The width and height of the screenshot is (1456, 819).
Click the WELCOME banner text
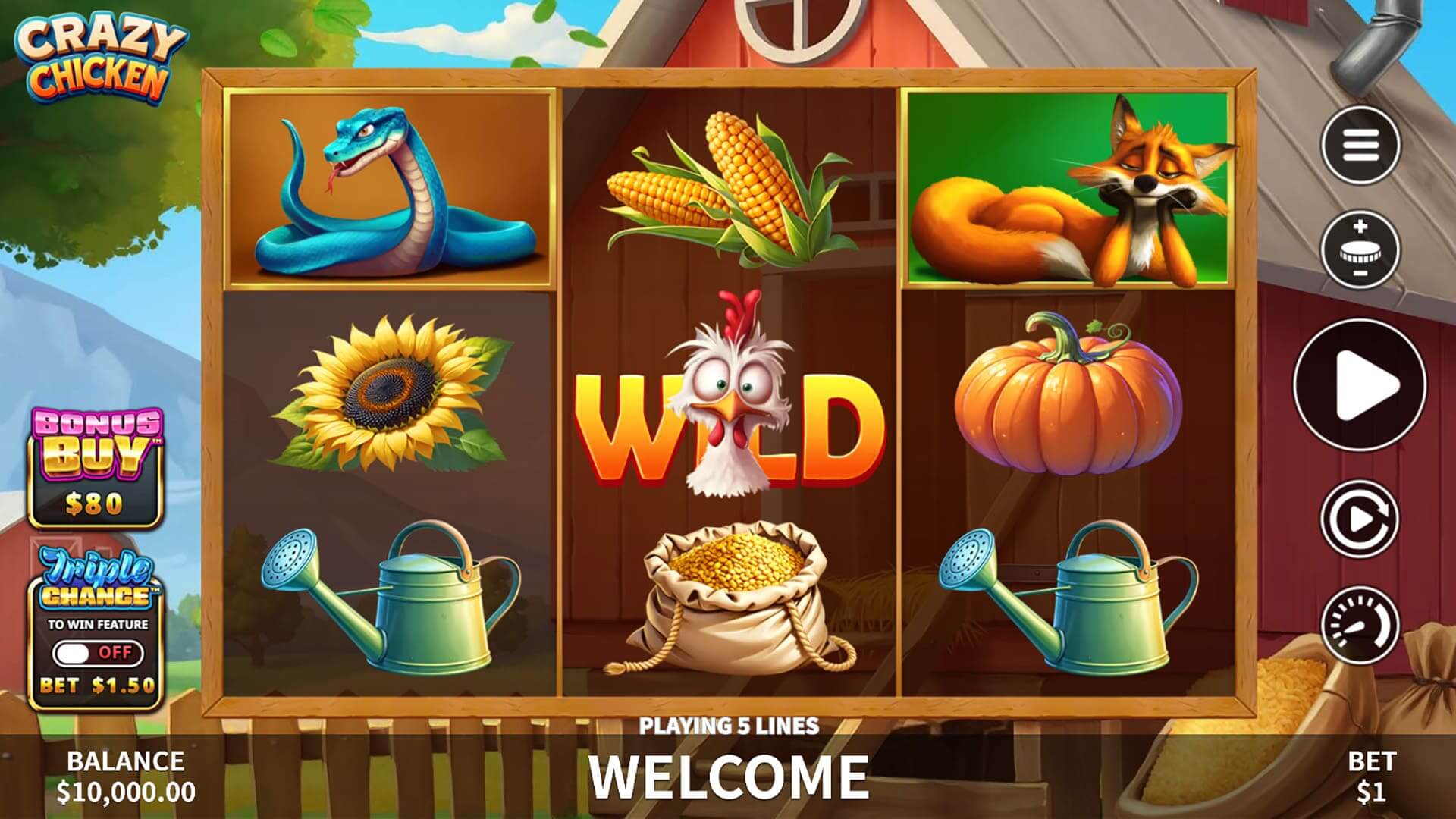point(730,775)
